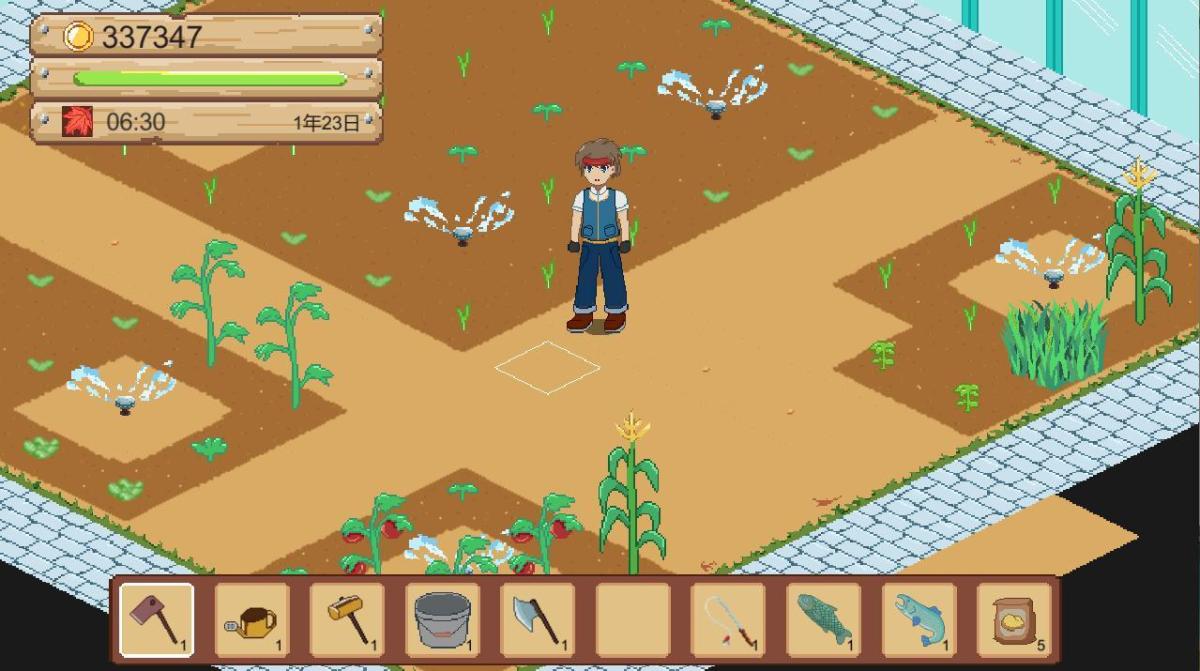Choose the hammer tool slot
Screen dimensions: 1200x671
(347, 619)
